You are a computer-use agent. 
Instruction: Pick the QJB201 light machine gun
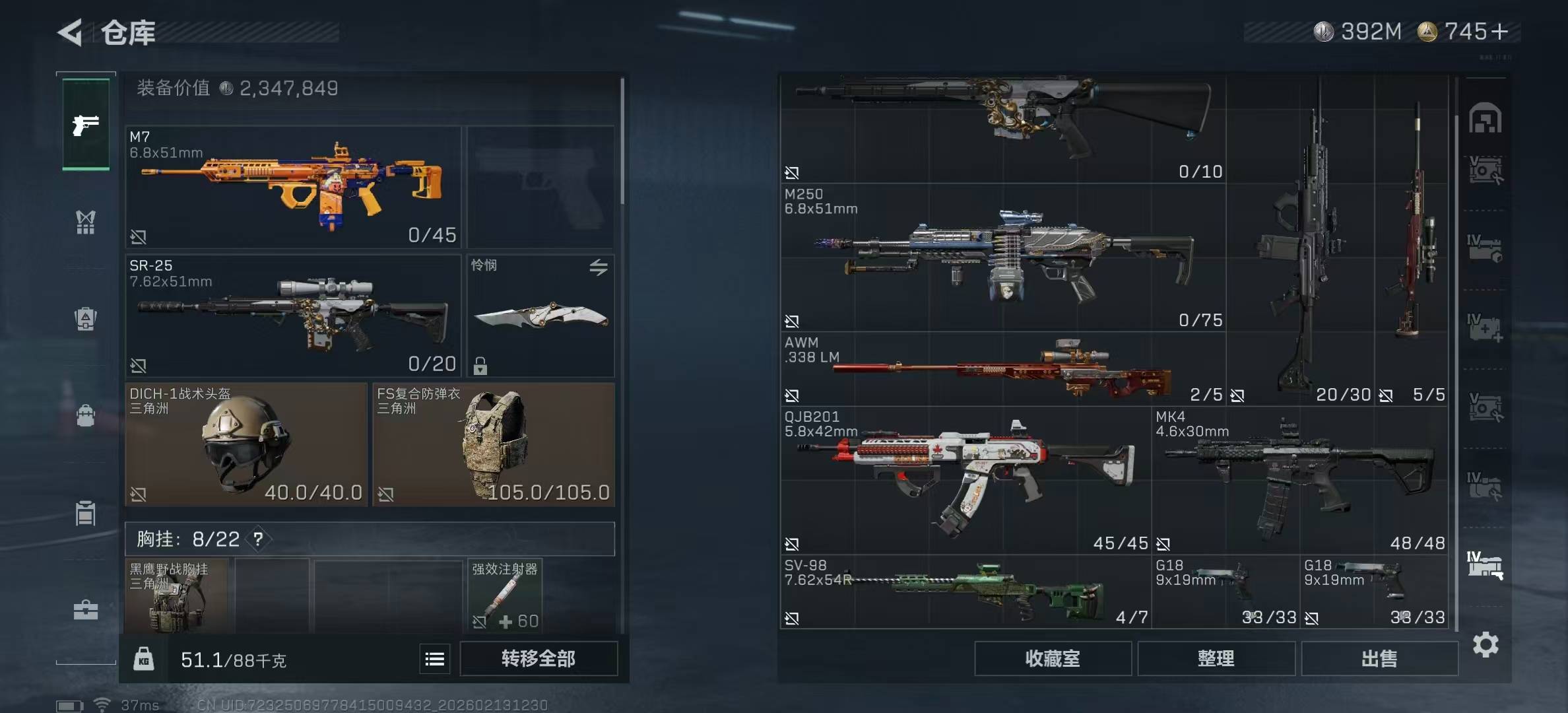pos(965,480)
